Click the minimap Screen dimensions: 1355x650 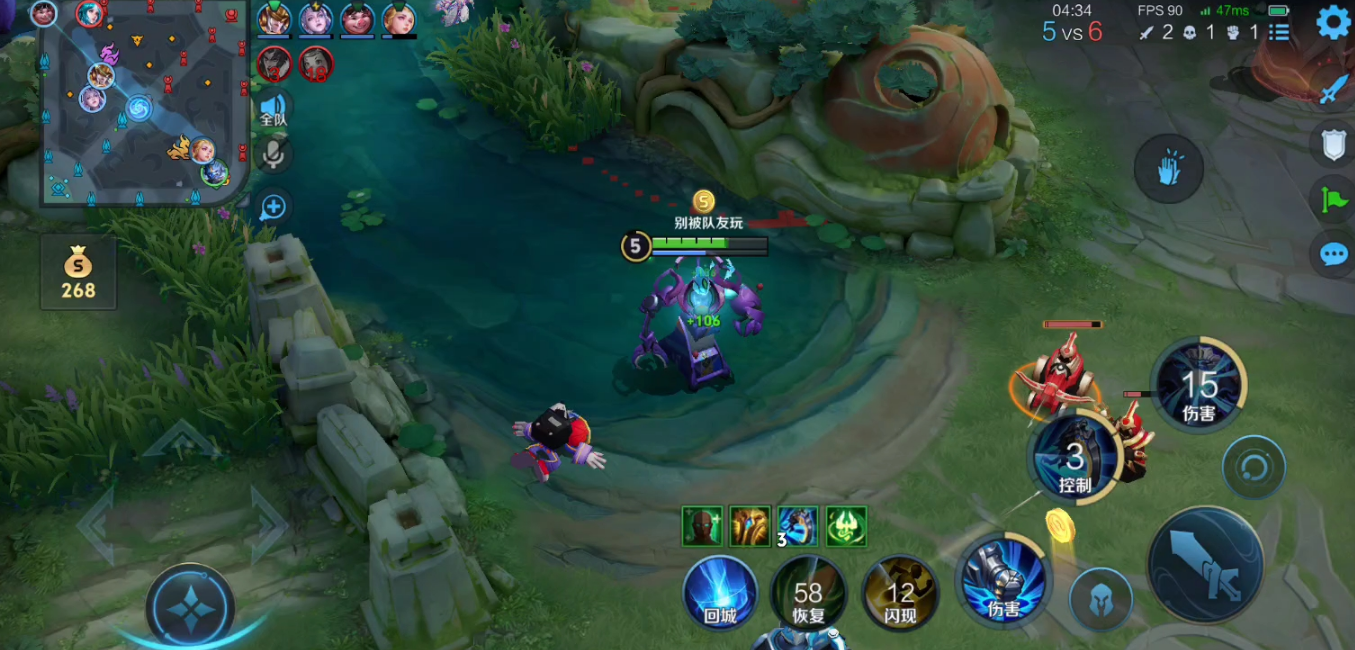click(143, 104)
